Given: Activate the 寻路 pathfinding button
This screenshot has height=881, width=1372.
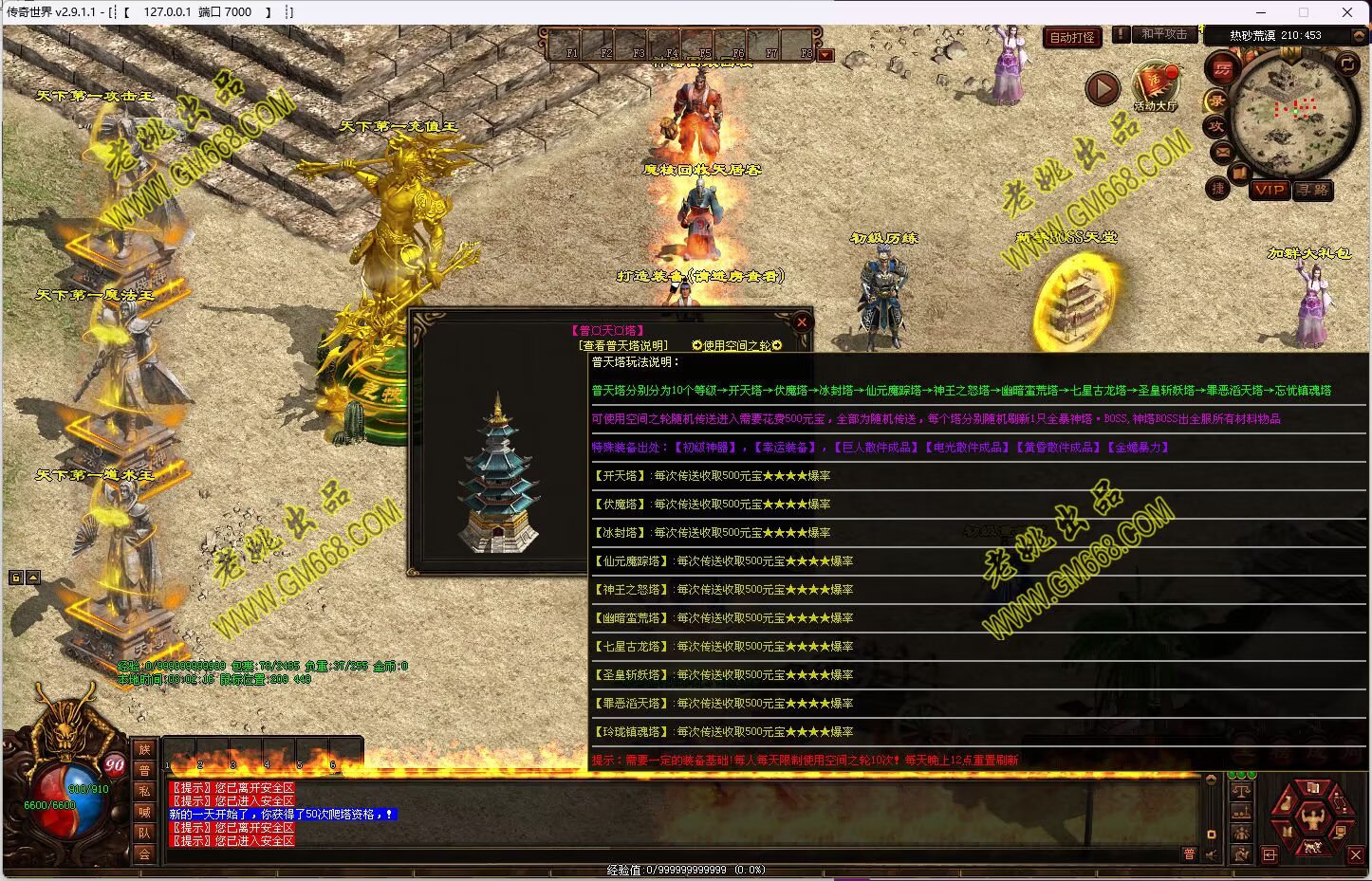Looking at the screenshot, I should tap(1313, 190).
